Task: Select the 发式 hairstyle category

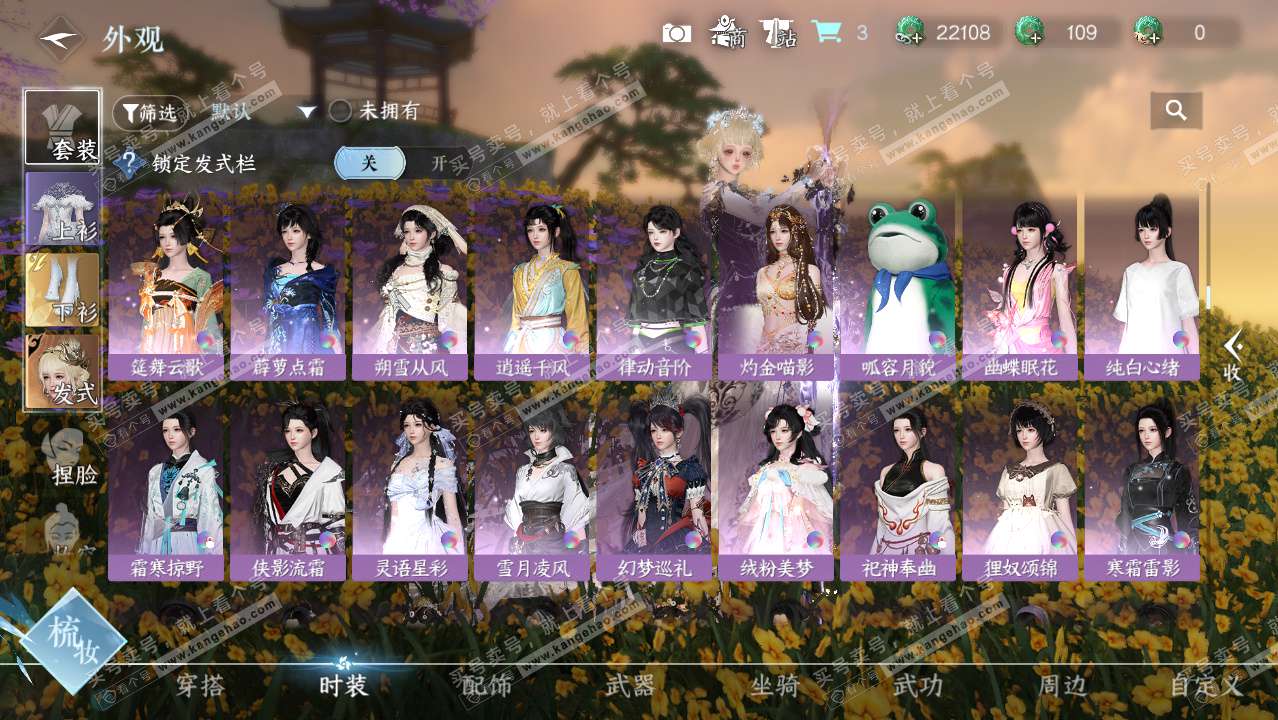Action: (x=63, y=372)
